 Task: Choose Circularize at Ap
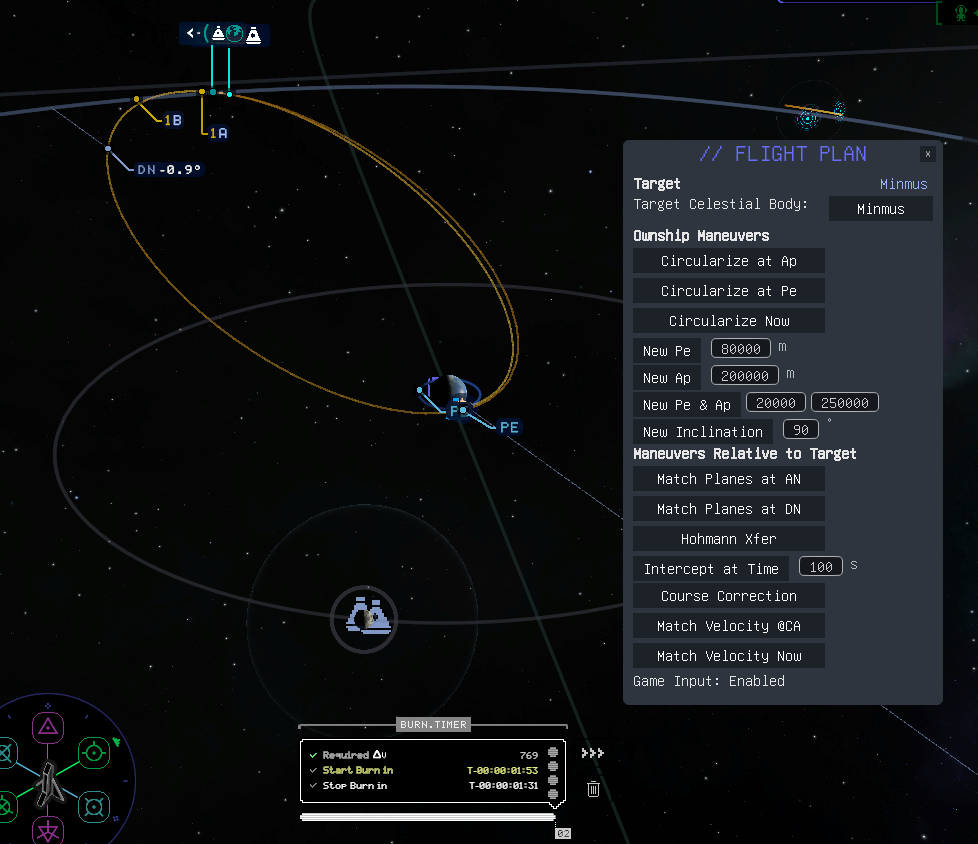729,261
